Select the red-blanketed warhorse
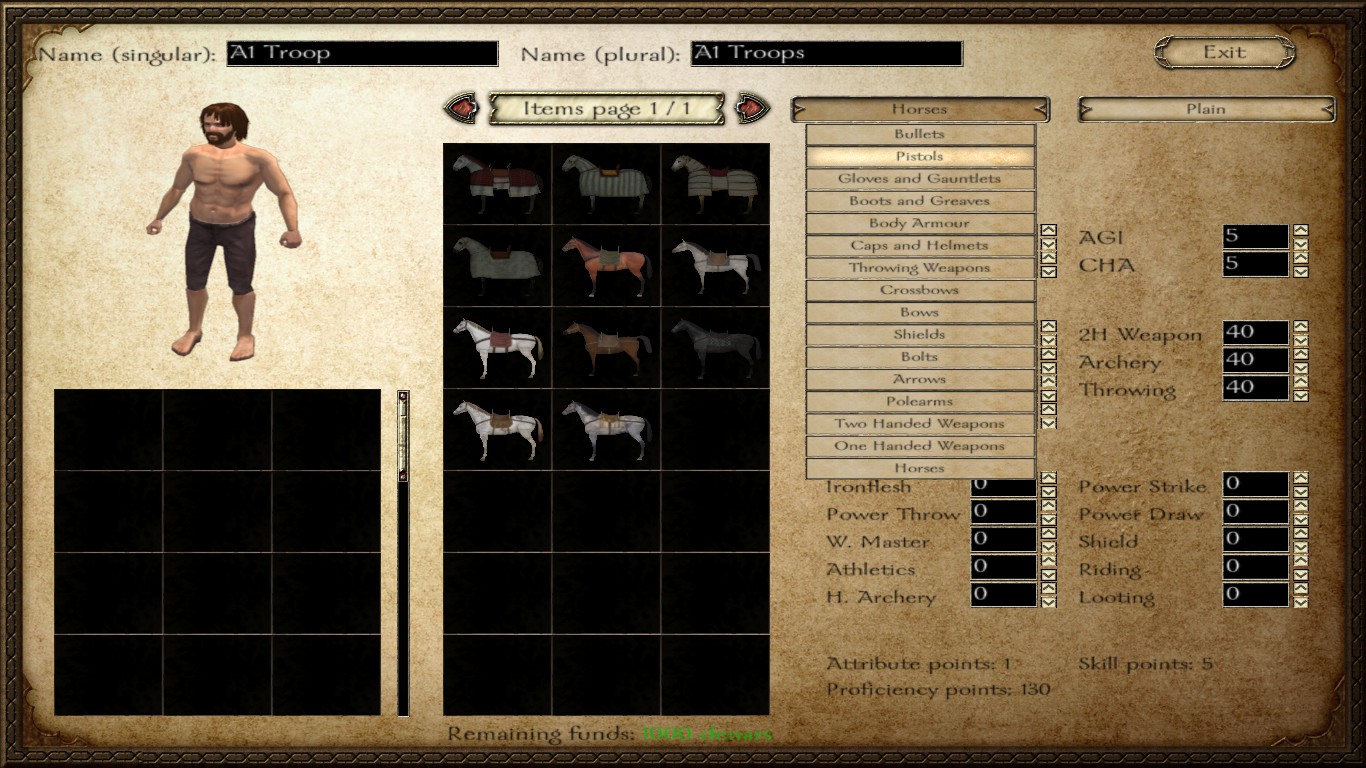Screen dimensions: 1366x768 coord(497,183)
